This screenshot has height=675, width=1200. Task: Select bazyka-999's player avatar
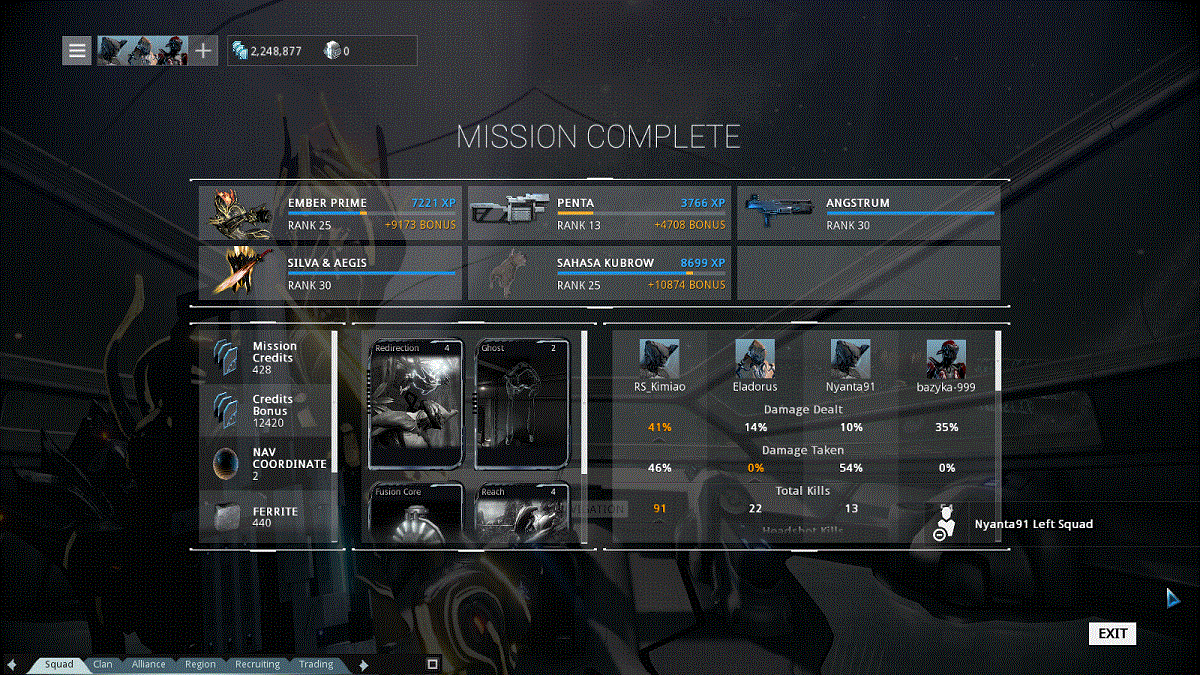pyautogui.click(x=946, y=359)
